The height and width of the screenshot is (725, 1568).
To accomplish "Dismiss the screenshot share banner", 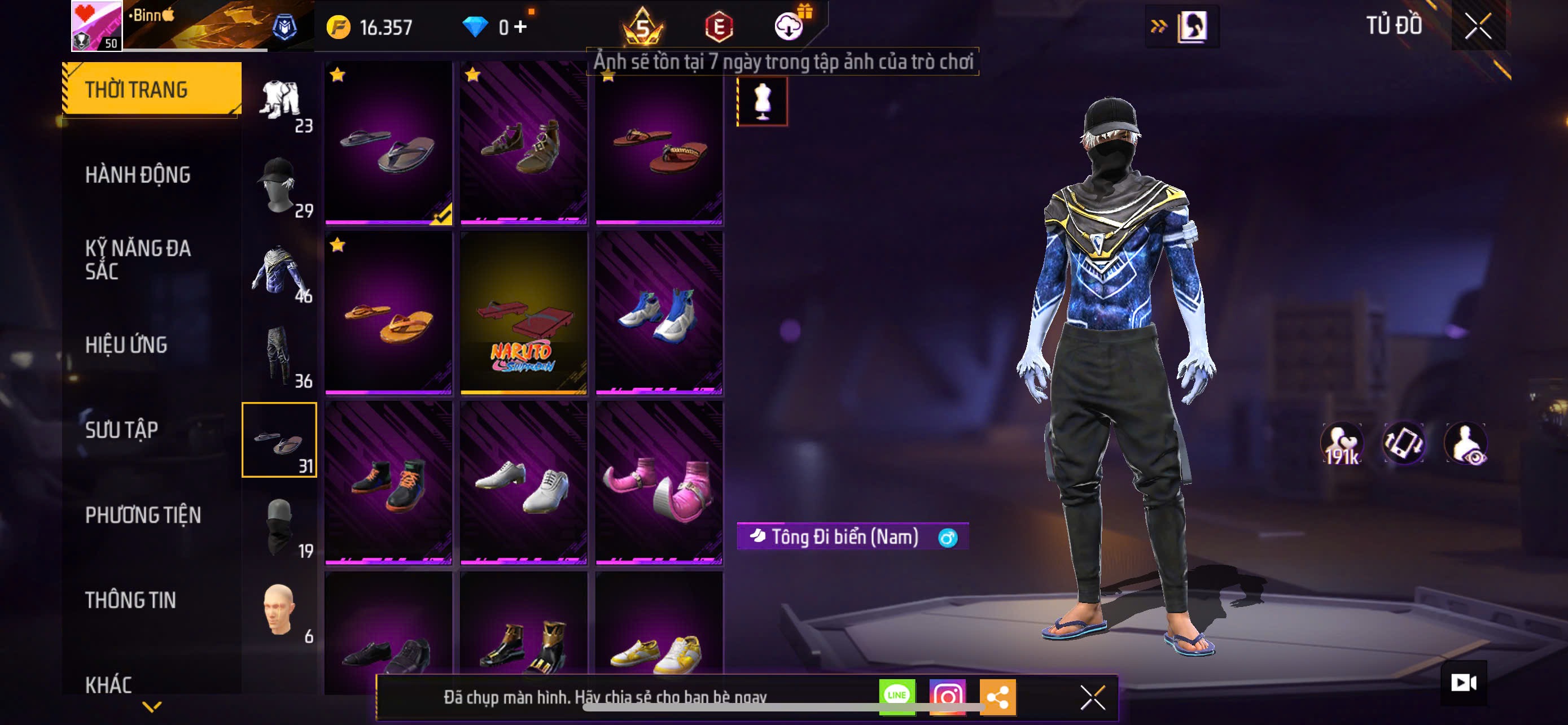I will 1092,697.
